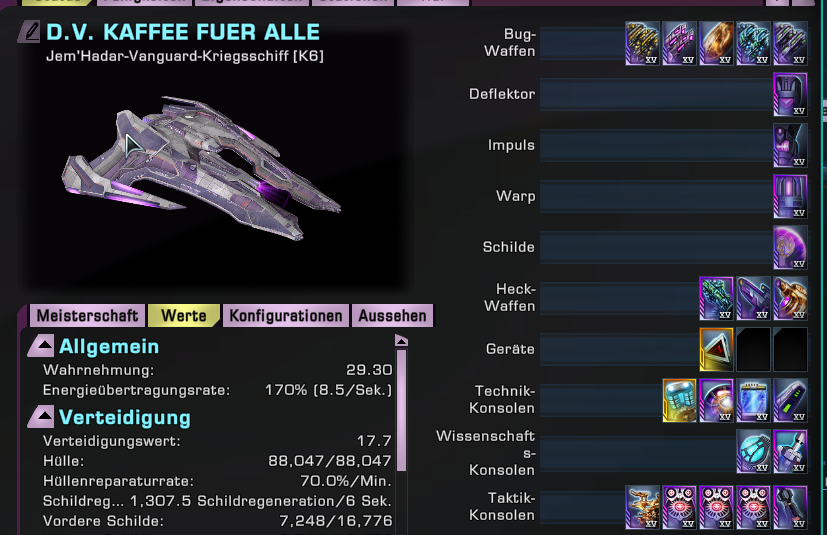The height and width of the screenshot is (535, 827).
Task: Choose the equipped Impuls engine slot
Action: click(x=790, y=146)
